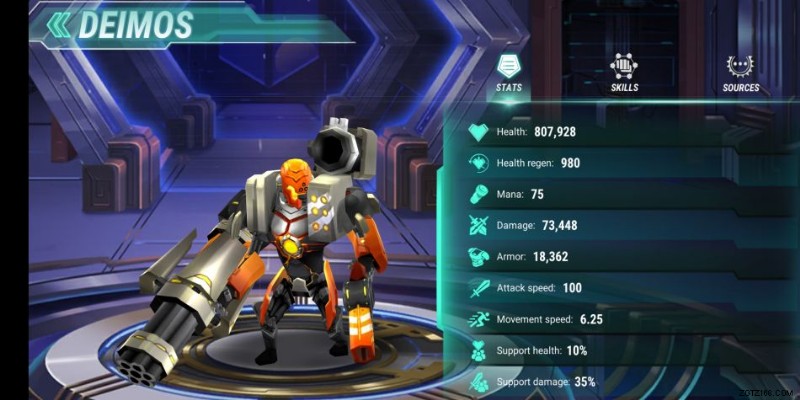This screenshot has height=400, width=800.
Task: Open the Skills tab
Action: tap(625, 73)
